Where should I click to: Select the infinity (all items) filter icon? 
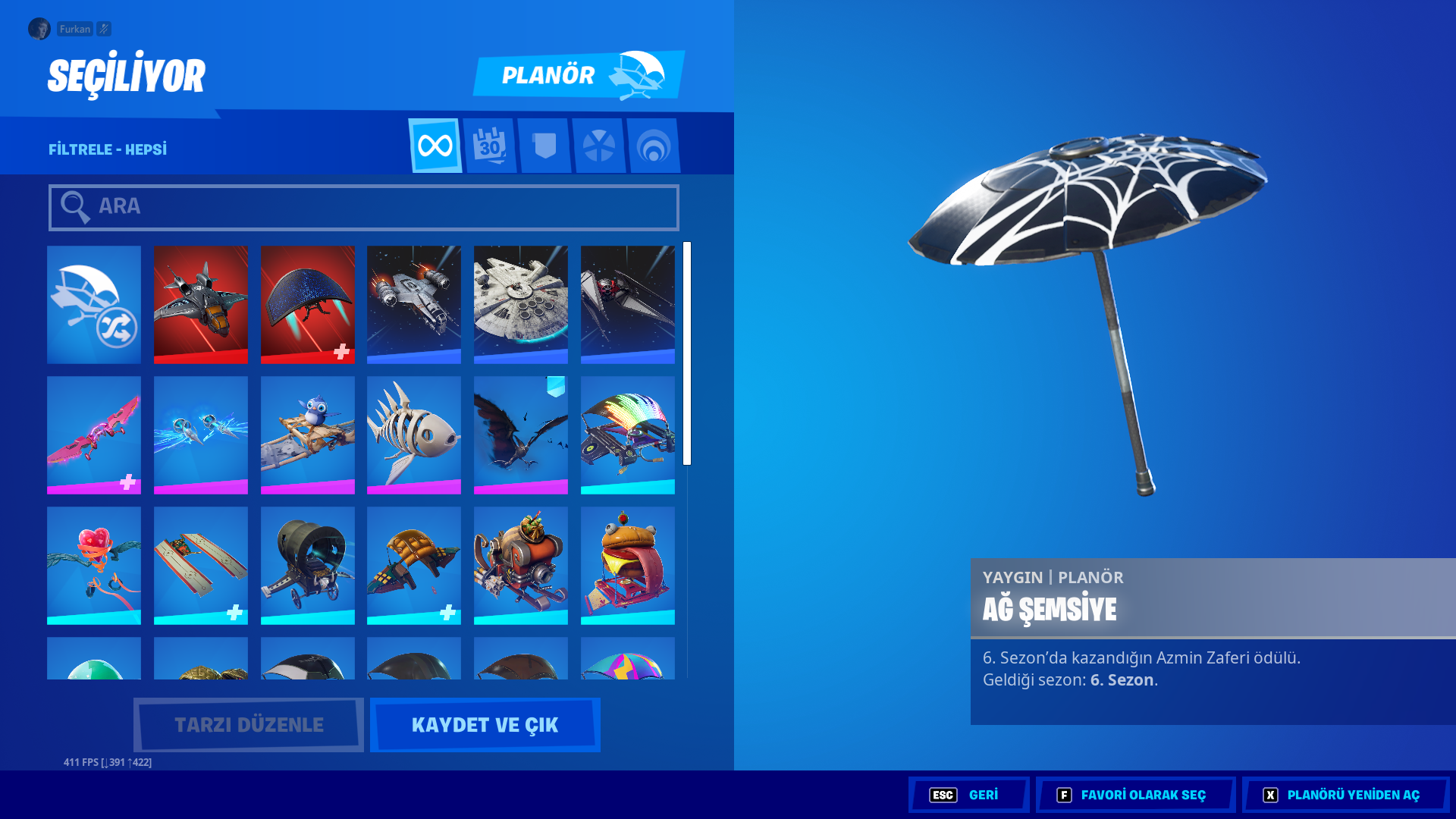(436, 146)
